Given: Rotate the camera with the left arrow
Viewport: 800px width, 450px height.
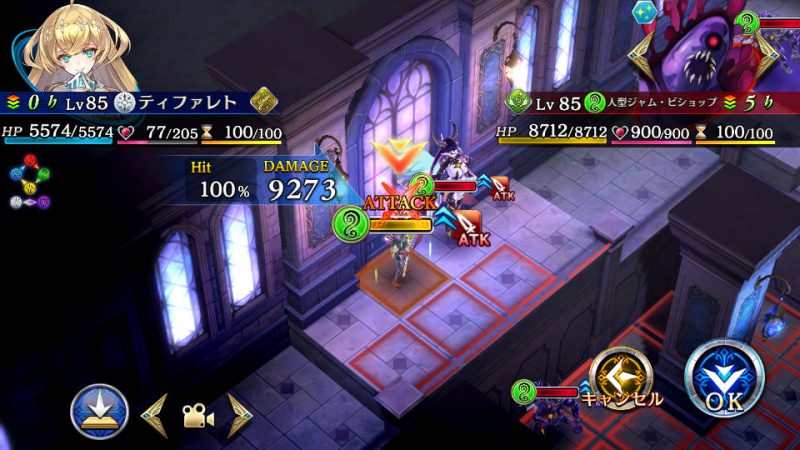Looking at the screenshot, I should 153,411.
